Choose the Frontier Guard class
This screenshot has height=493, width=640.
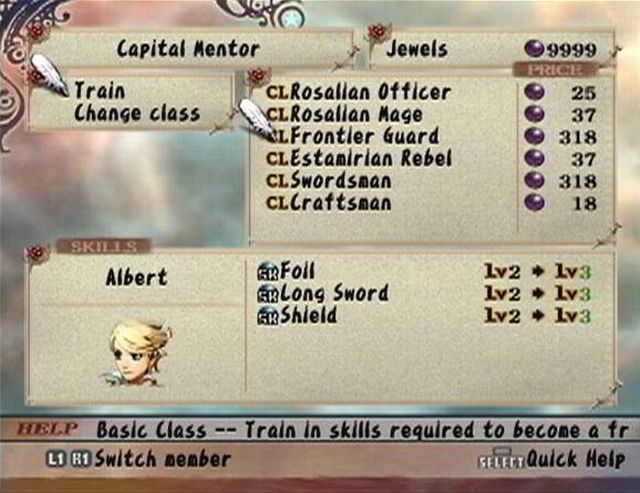364,136
